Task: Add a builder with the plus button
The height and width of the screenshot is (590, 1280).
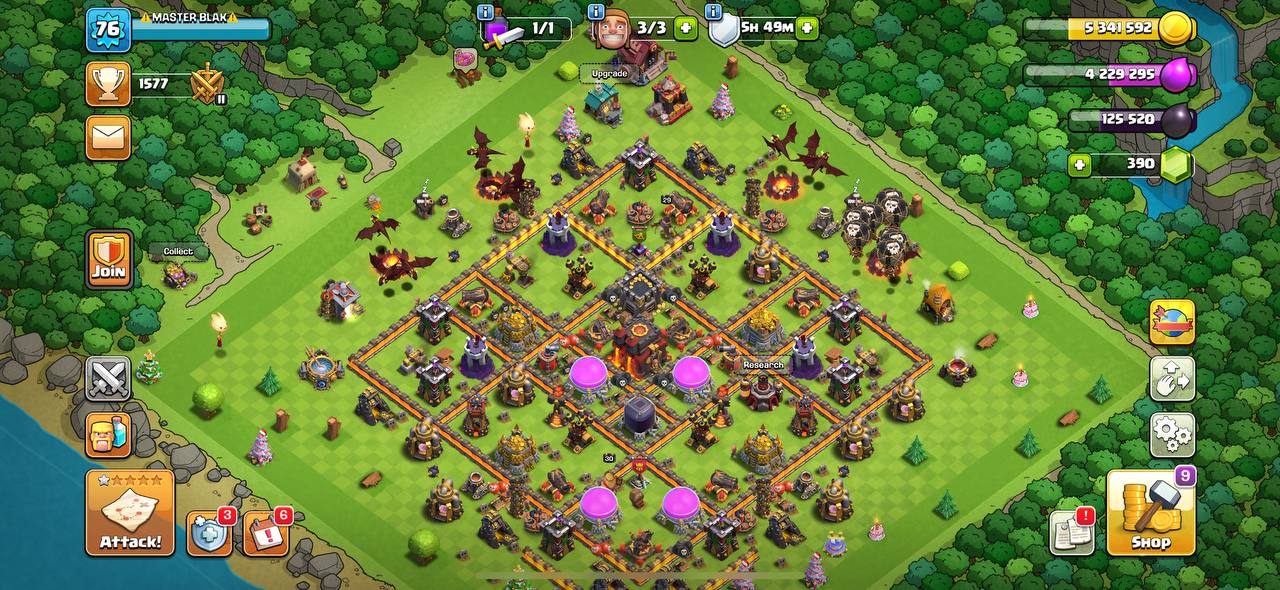Action: coord(686,28)
